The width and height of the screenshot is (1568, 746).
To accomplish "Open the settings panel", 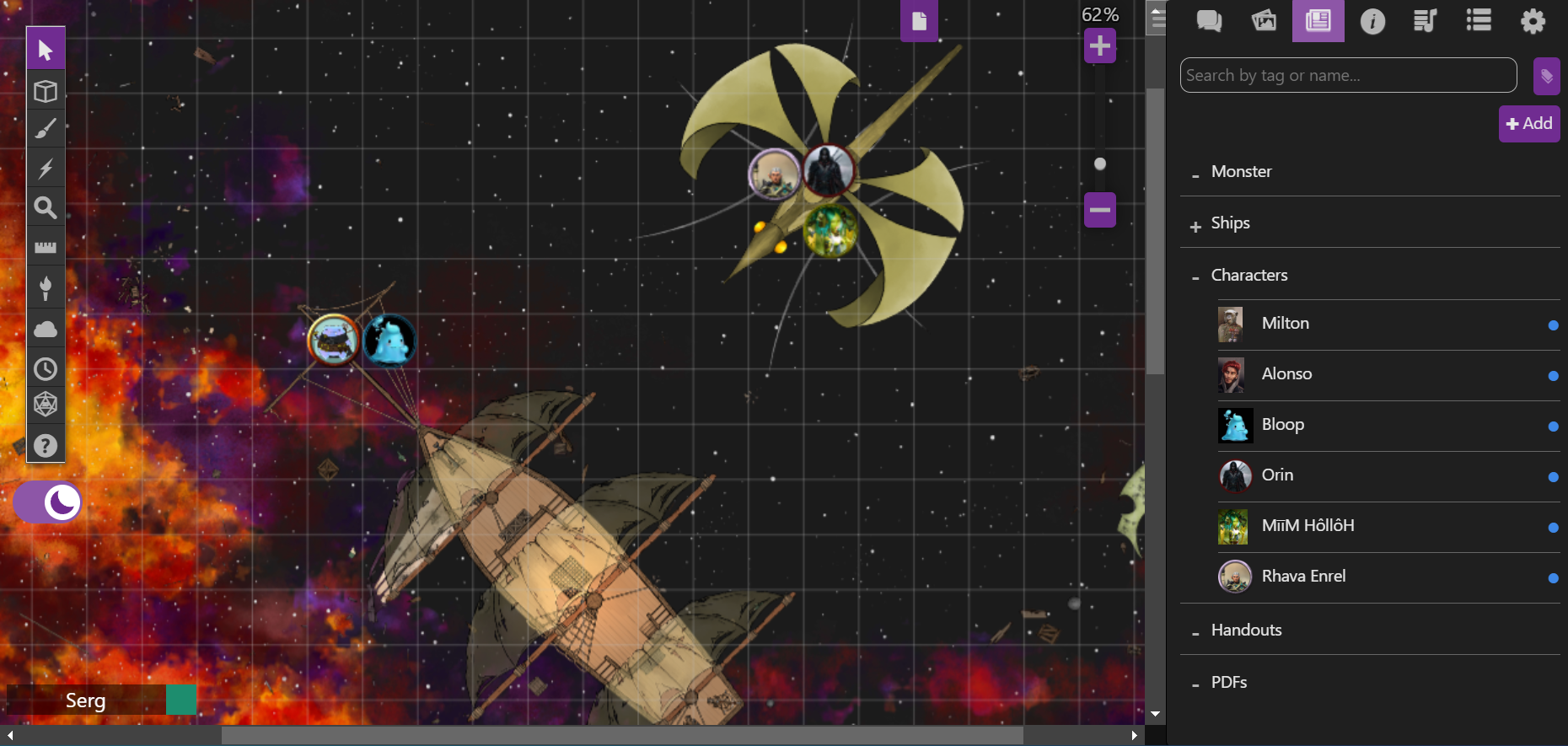I will click(x=1533, y=21).
